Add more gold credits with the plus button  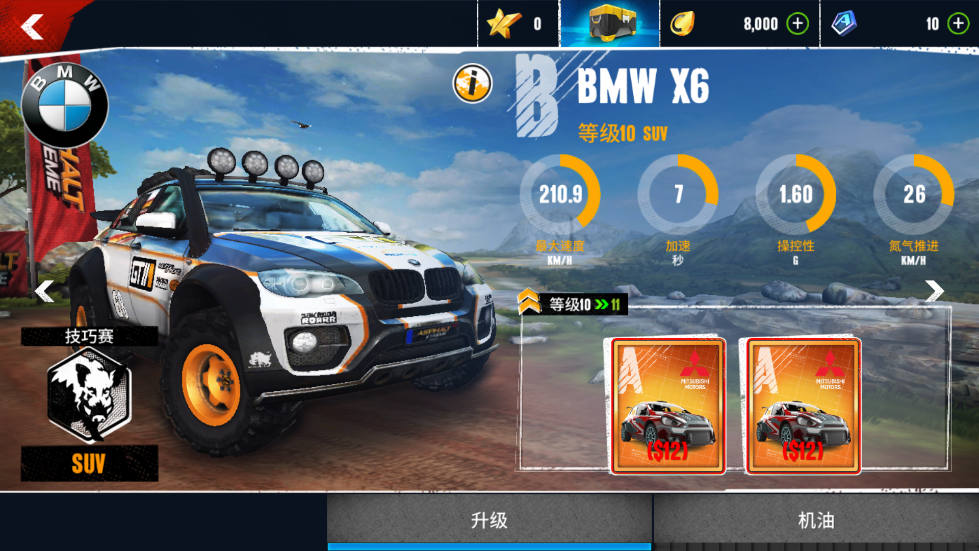pyautogui.click(x=797, y=24)
